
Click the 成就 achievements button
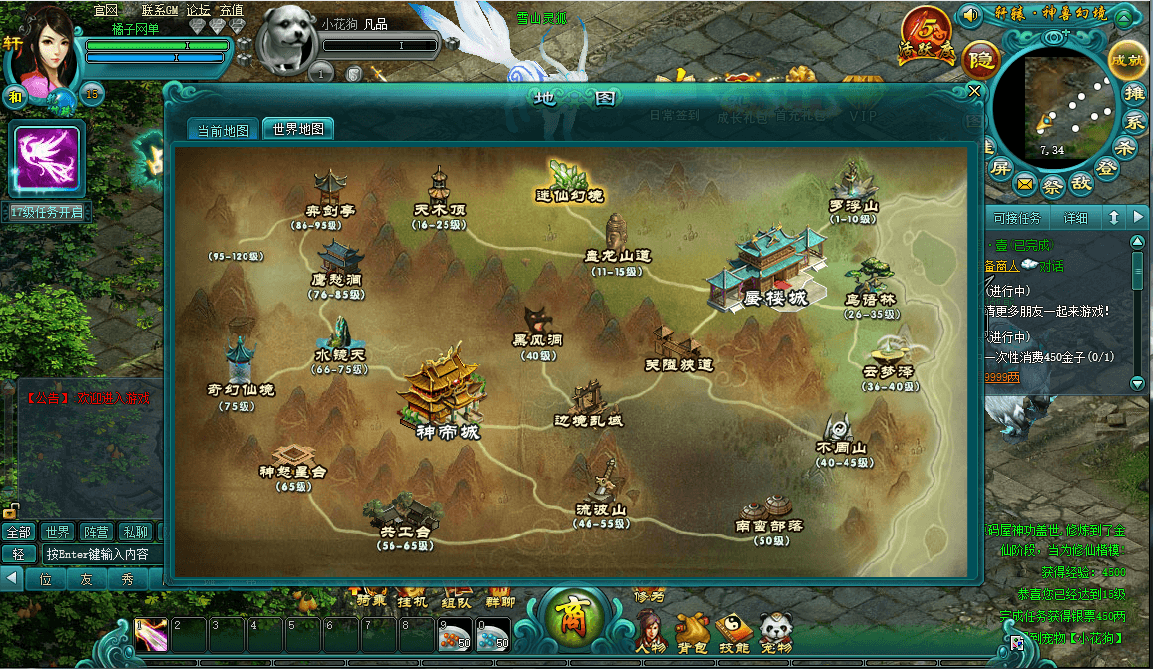click(x=1127, y=59)
